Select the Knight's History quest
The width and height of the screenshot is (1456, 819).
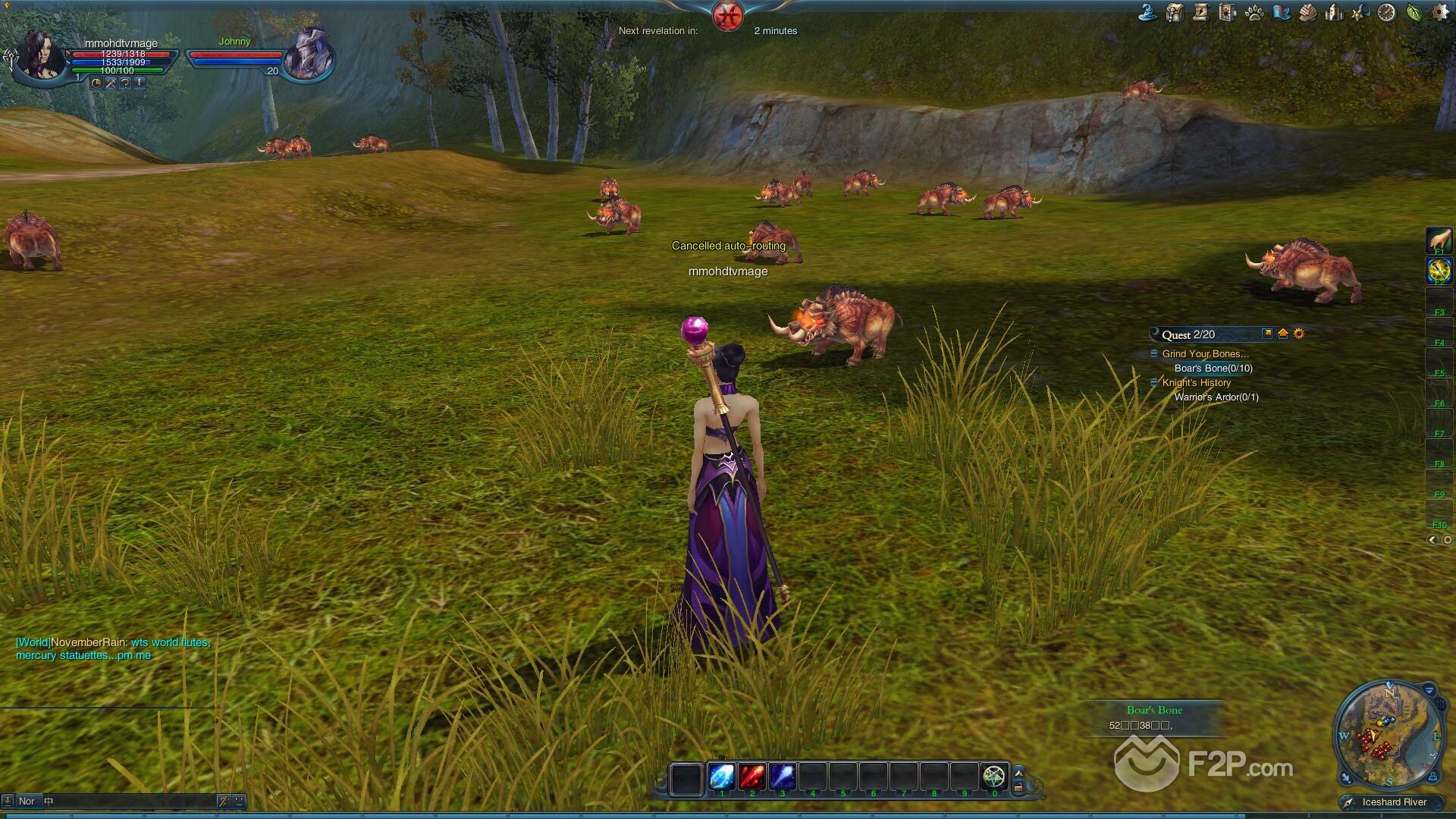click(1196, 383)
